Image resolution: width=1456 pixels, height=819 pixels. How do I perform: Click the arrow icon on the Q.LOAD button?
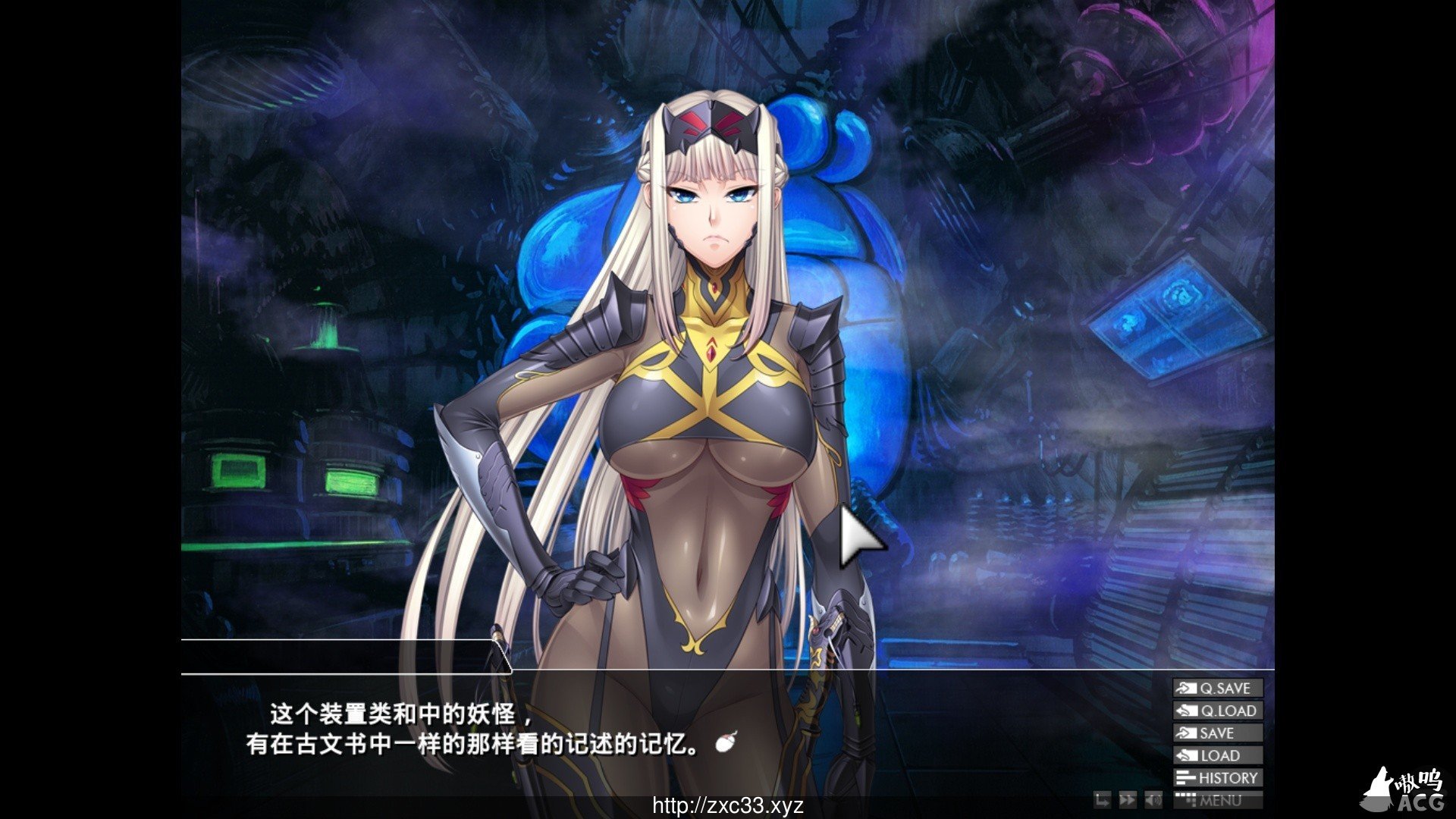tap(1187, 711)
